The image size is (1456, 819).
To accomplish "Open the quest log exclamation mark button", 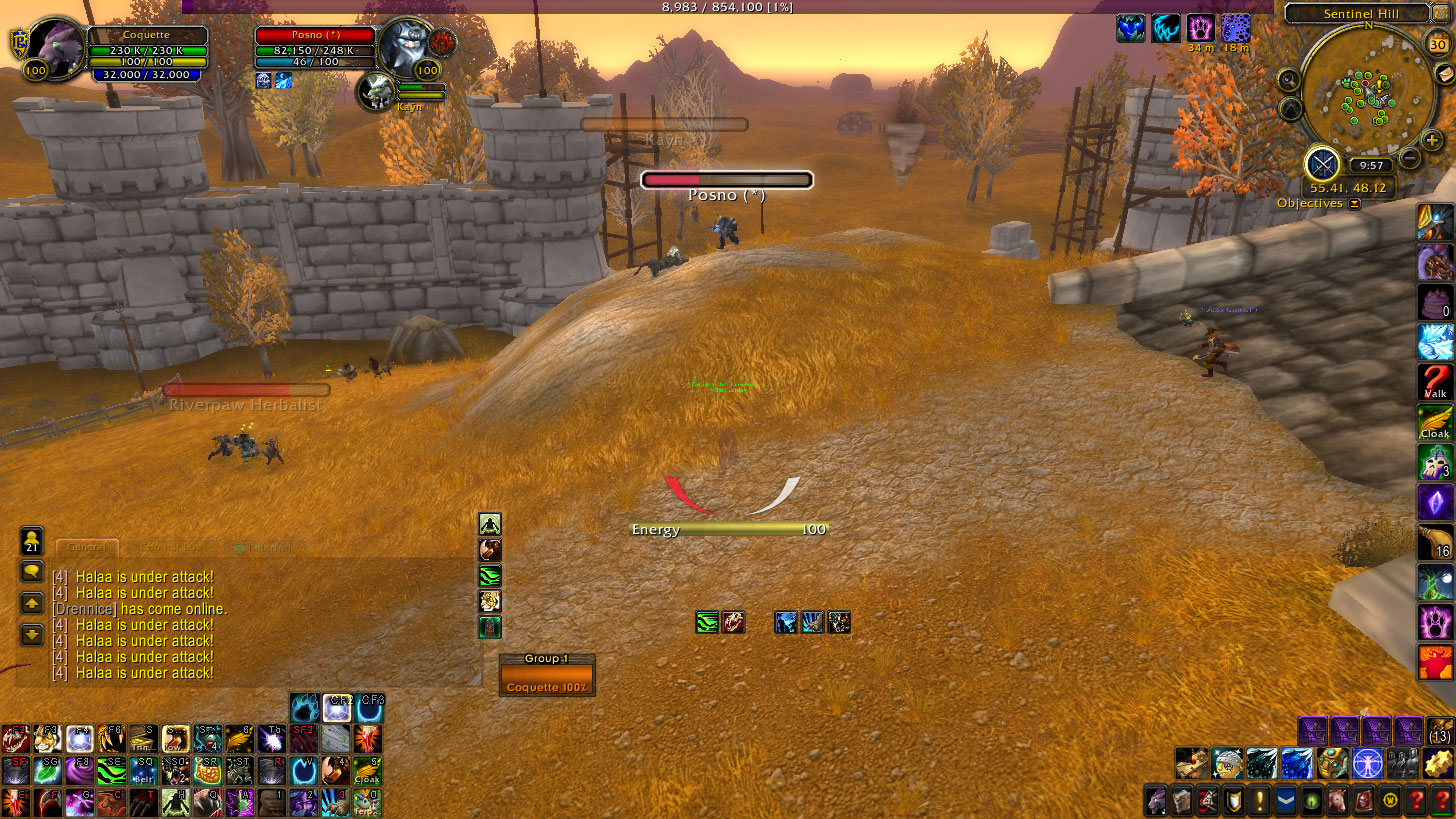I will click(x=1259, y=802).
